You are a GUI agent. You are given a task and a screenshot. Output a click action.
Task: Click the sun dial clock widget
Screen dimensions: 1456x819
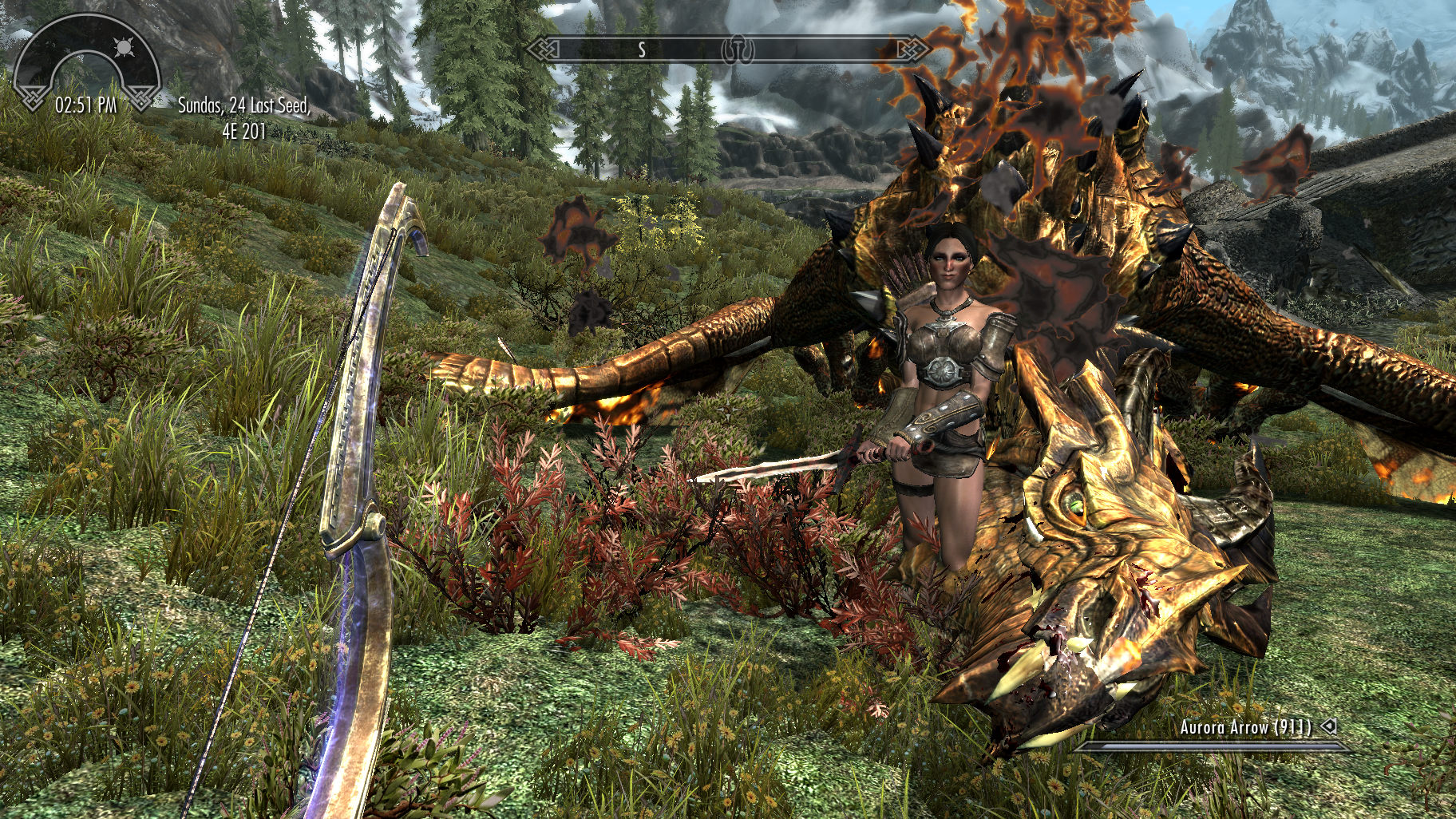coord(87,65)
